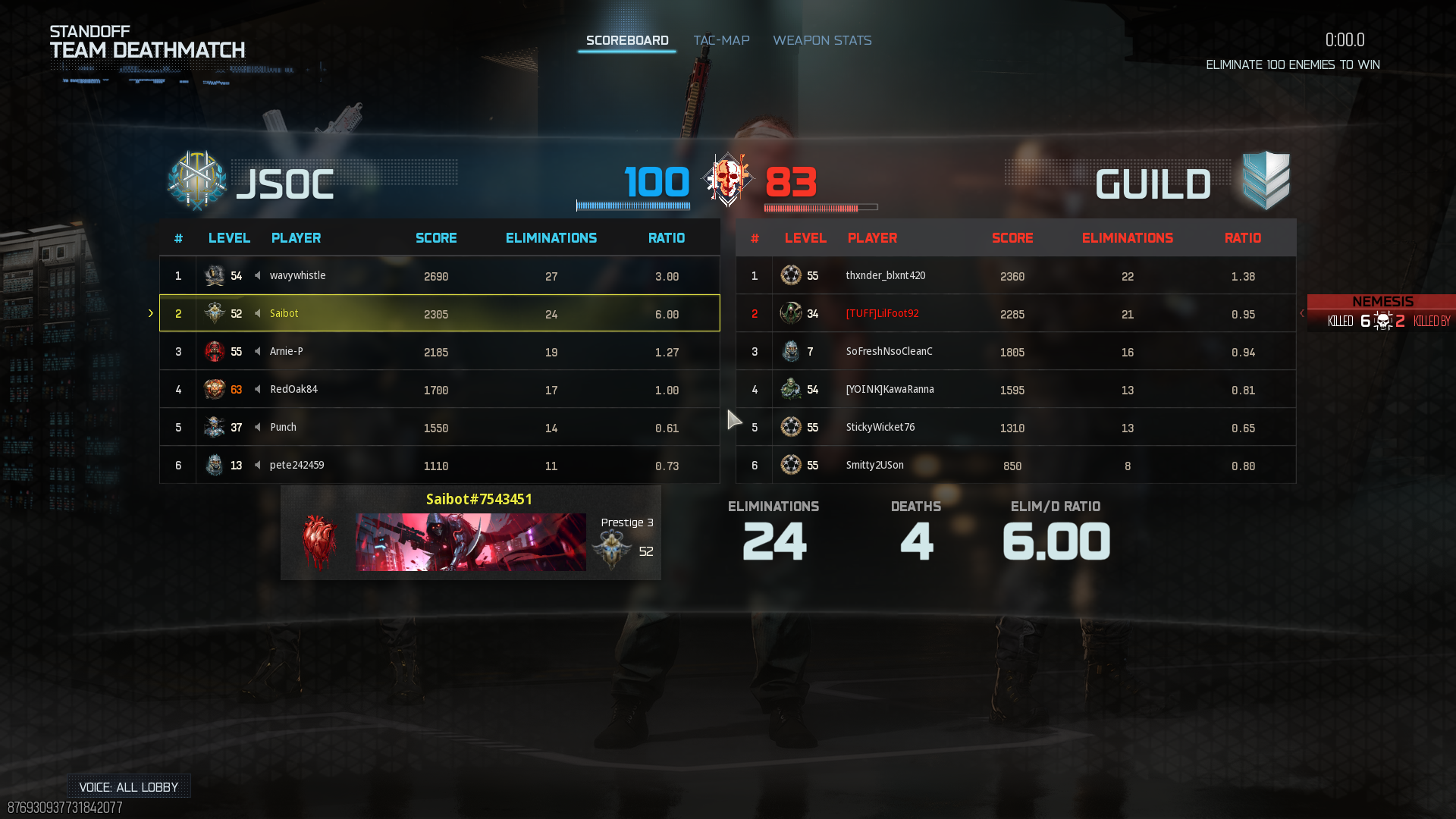Screen dimensions: 1456x819
Task: Switch to the Tac-Map tab
Action: point(721,40)
